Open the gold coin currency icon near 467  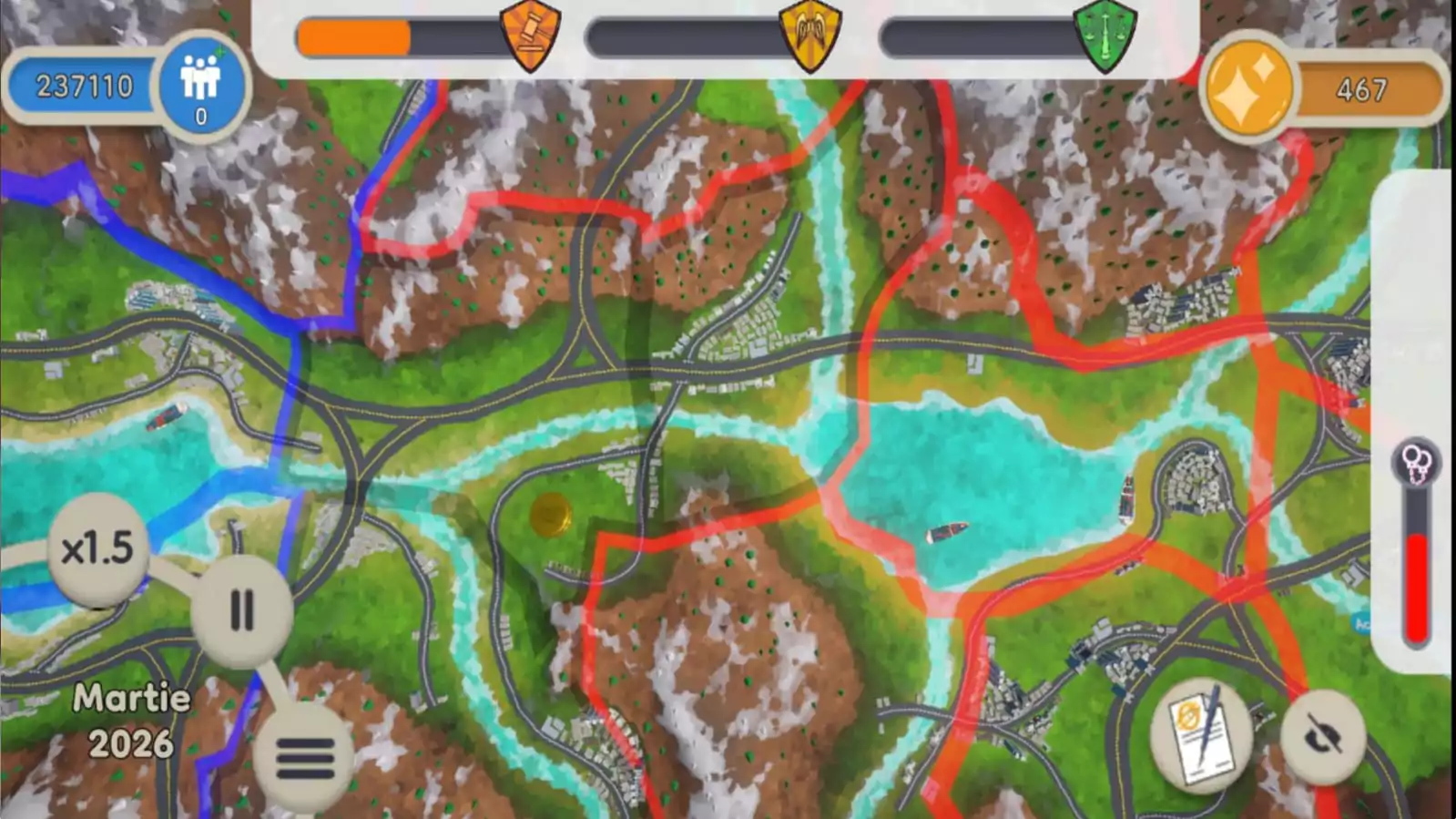click(1248, 88)
